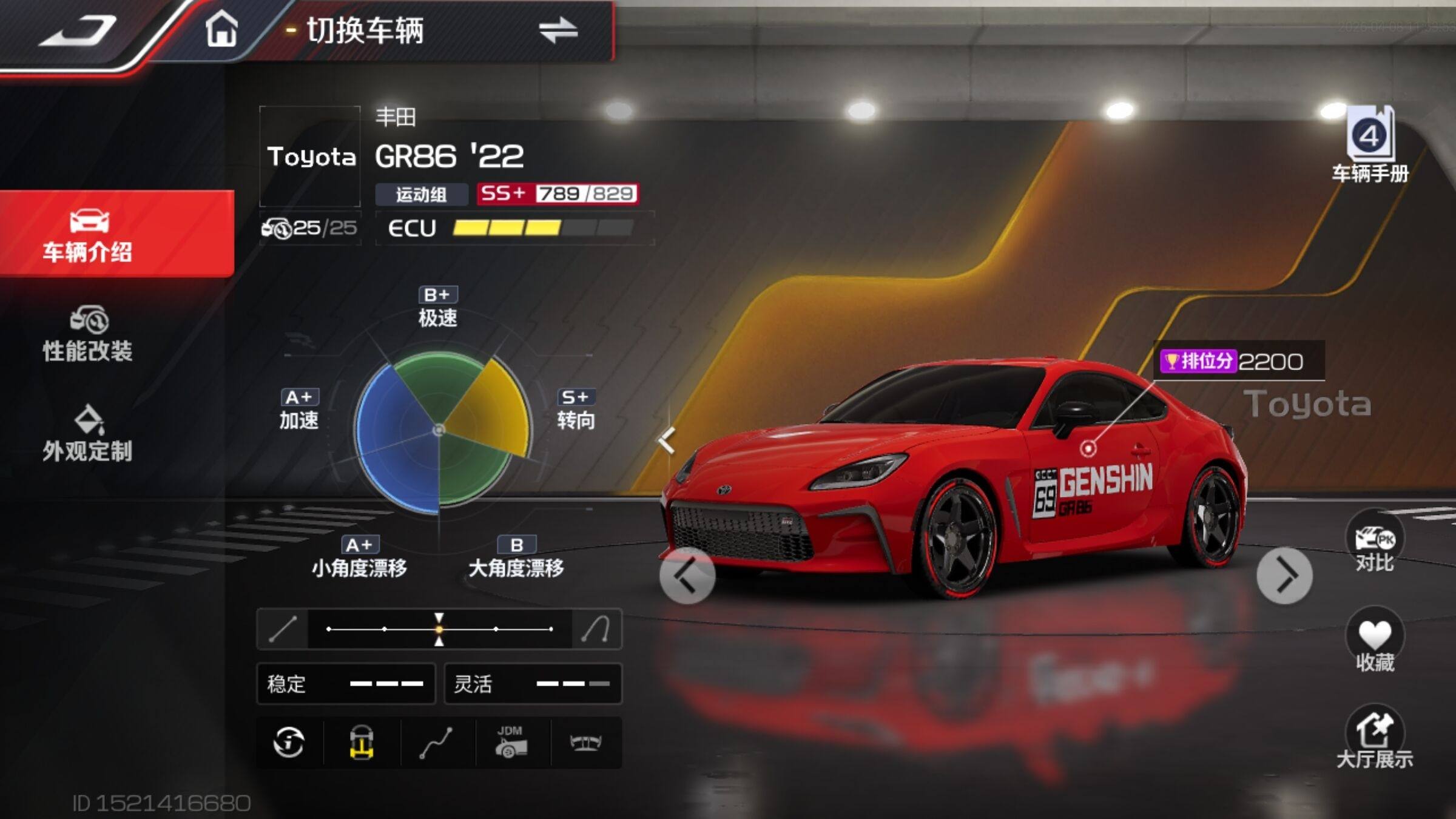Select the yellow car chassis icon
Image resolution: width=1456 pixels, height=819 pixels.
(362, 743)
